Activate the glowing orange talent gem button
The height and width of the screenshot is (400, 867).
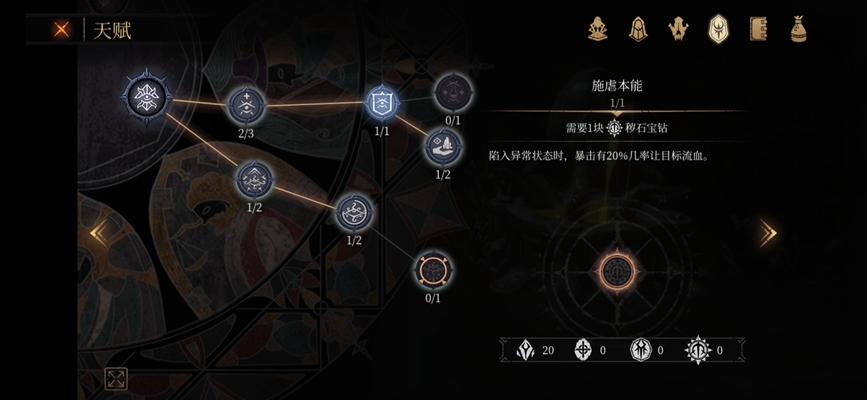(x=617, y=270)
